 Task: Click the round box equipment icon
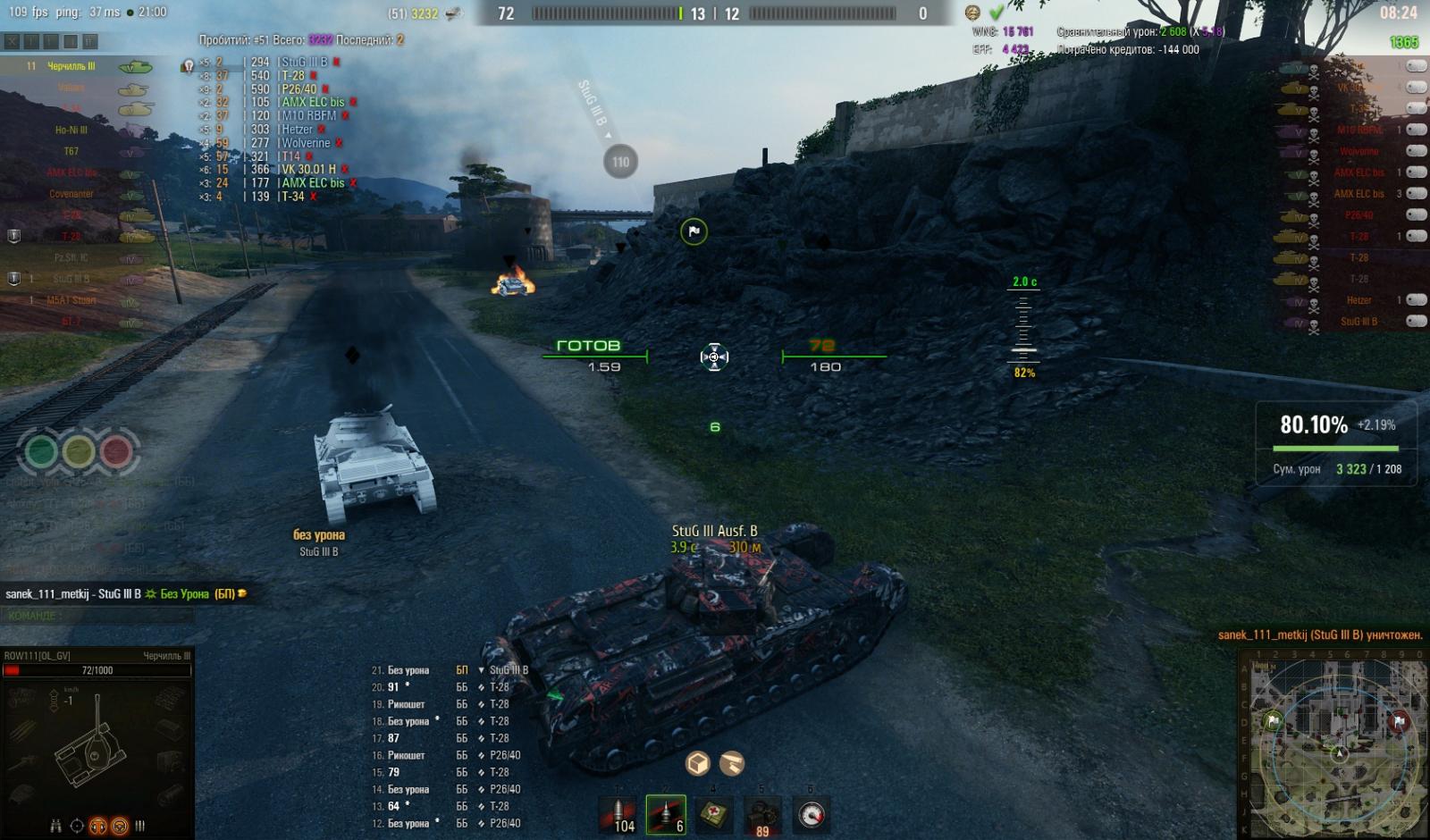pos(698,763)
